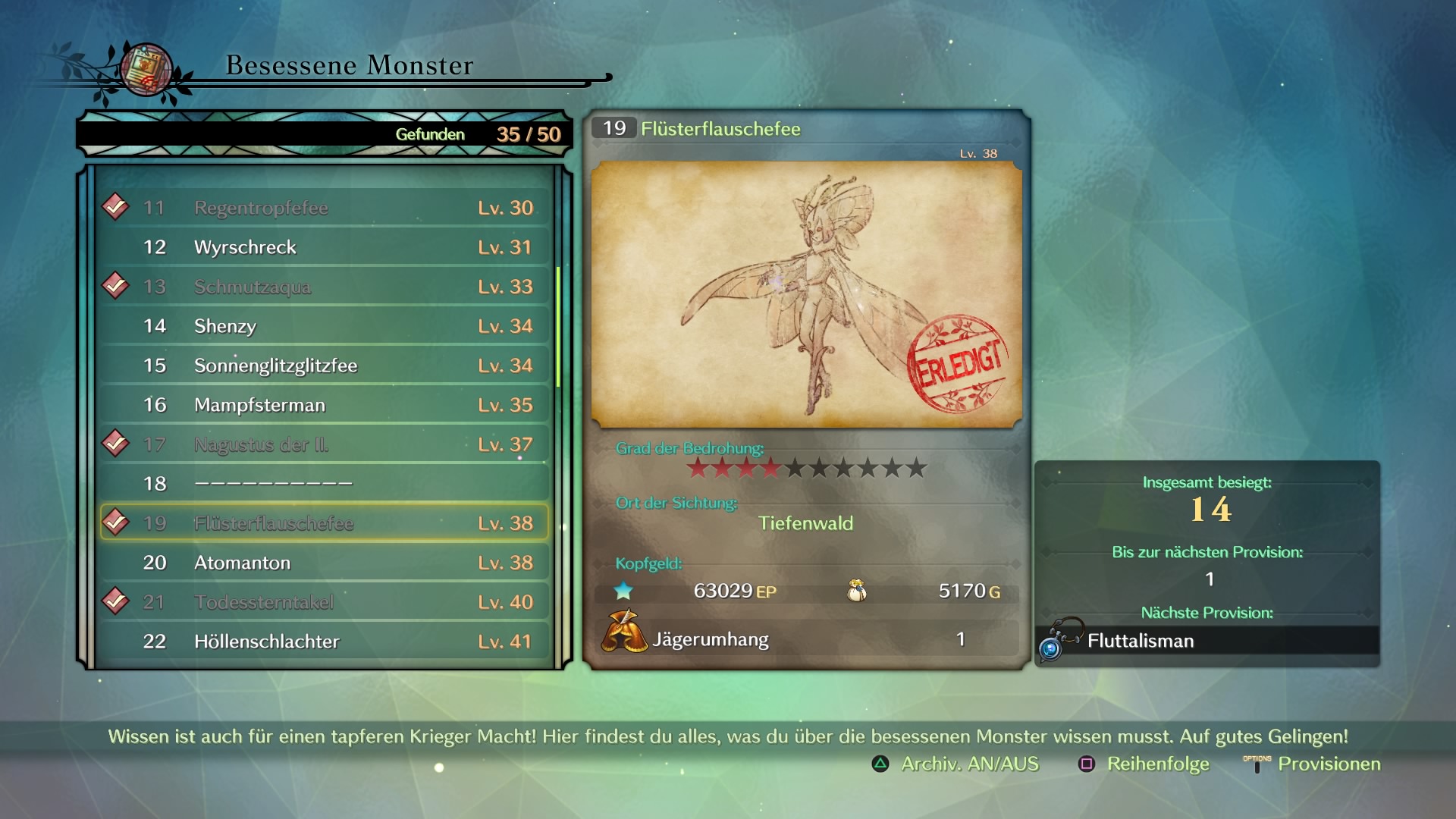Select Nagustus der II. row
The width and height of the screenshot is (1456, 819).
pyautogui.click(x=325, y=444)
